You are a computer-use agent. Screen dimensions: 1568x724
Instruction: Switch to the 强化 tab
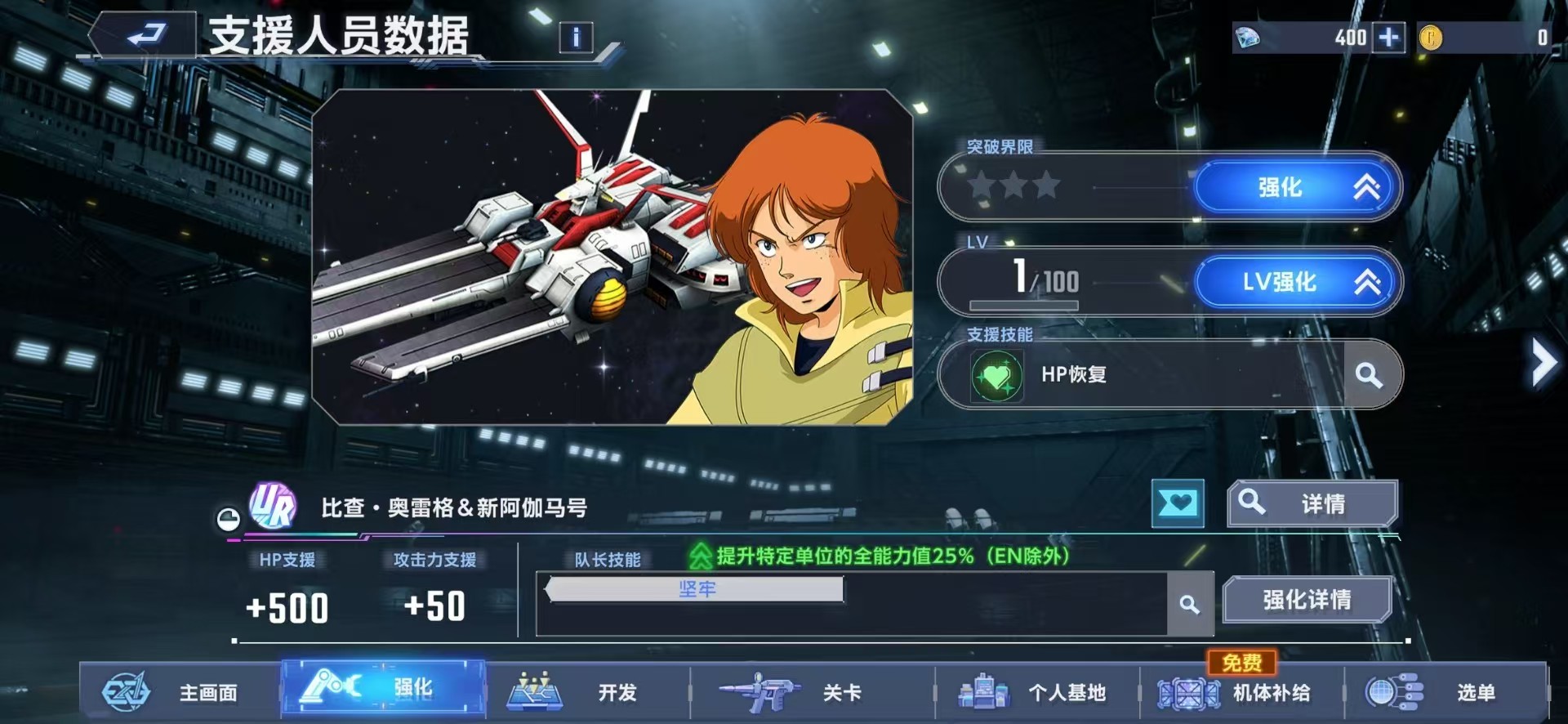(381, 690)
